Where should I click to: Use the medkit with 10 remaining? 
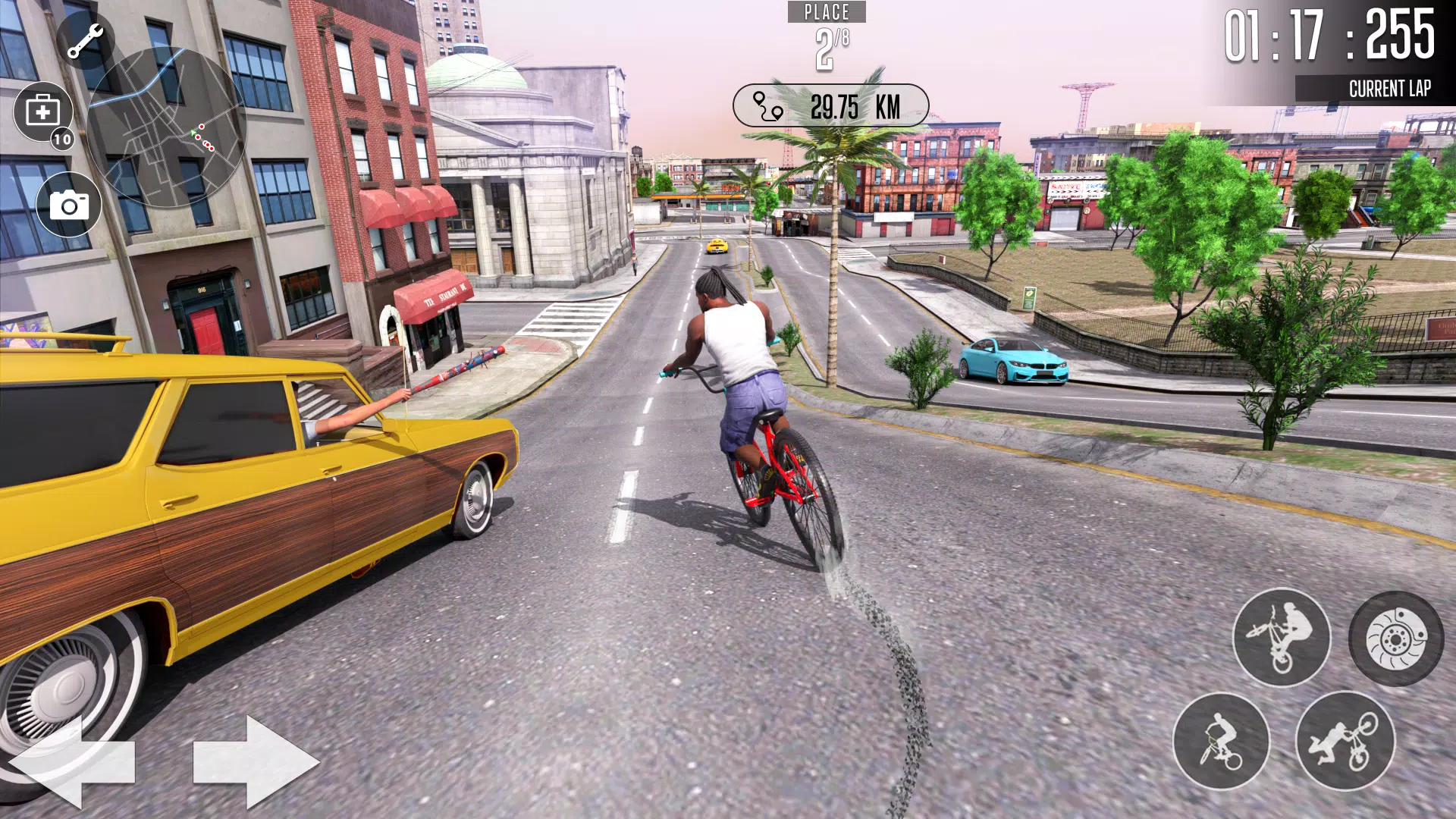click(x=43, y=112)
